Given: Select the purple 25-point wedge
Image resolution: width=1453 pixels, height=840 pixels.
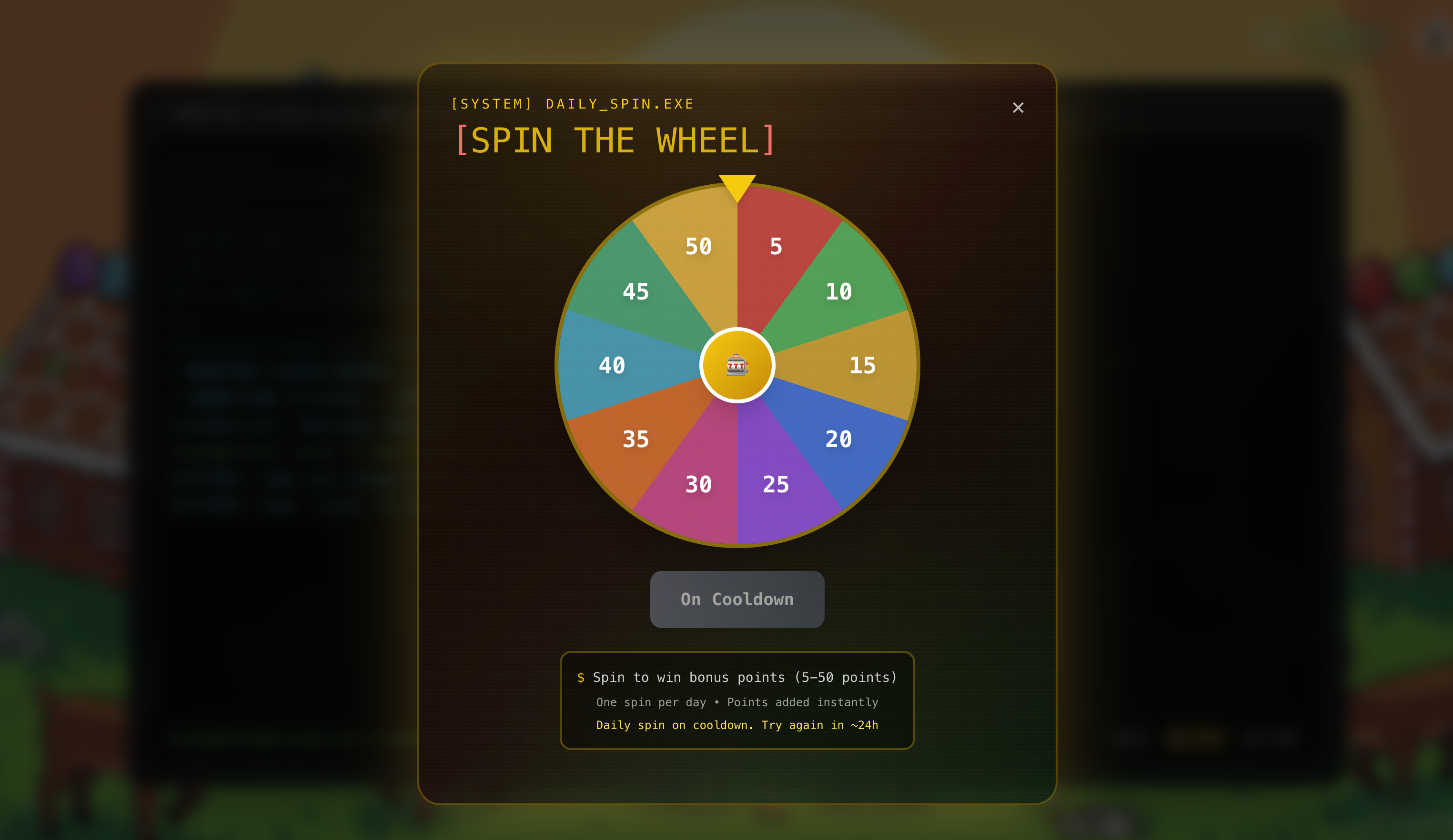Looking at the screenshot, I should [776, 484].
